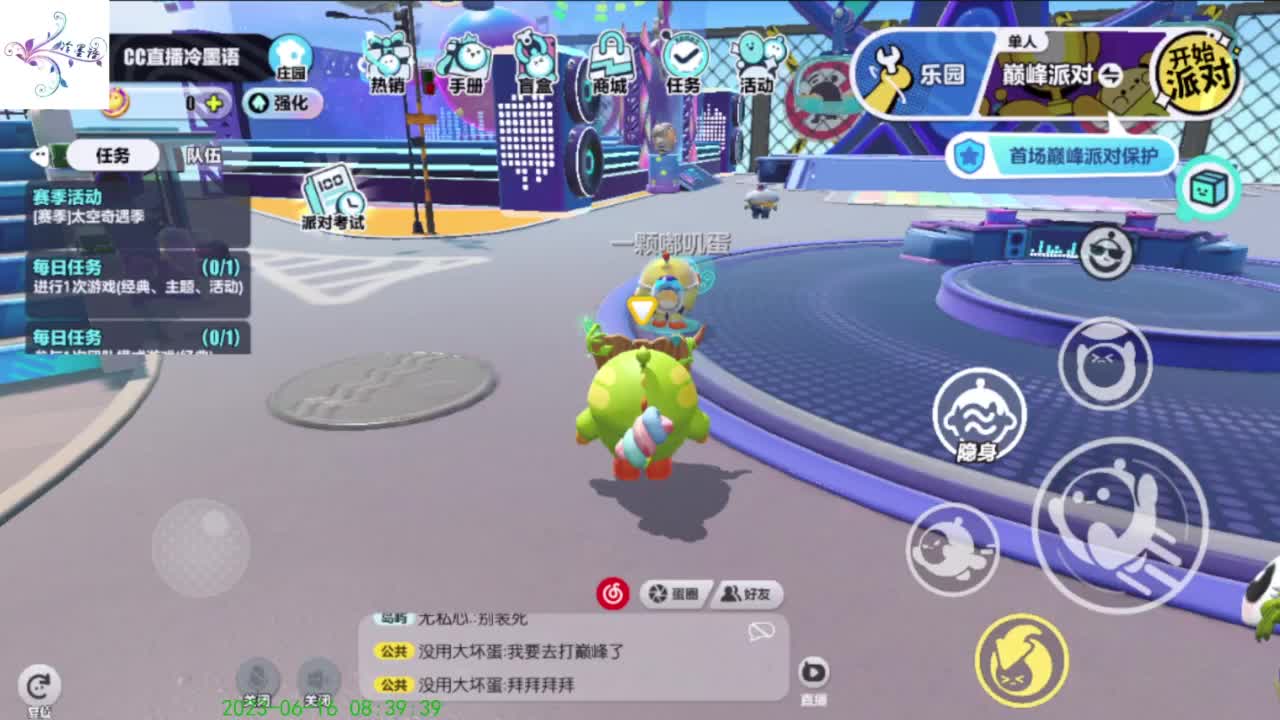Tap the red NetEase Cloud Music icon
This screenshot has width=1280, height=720.
point(612,593)
